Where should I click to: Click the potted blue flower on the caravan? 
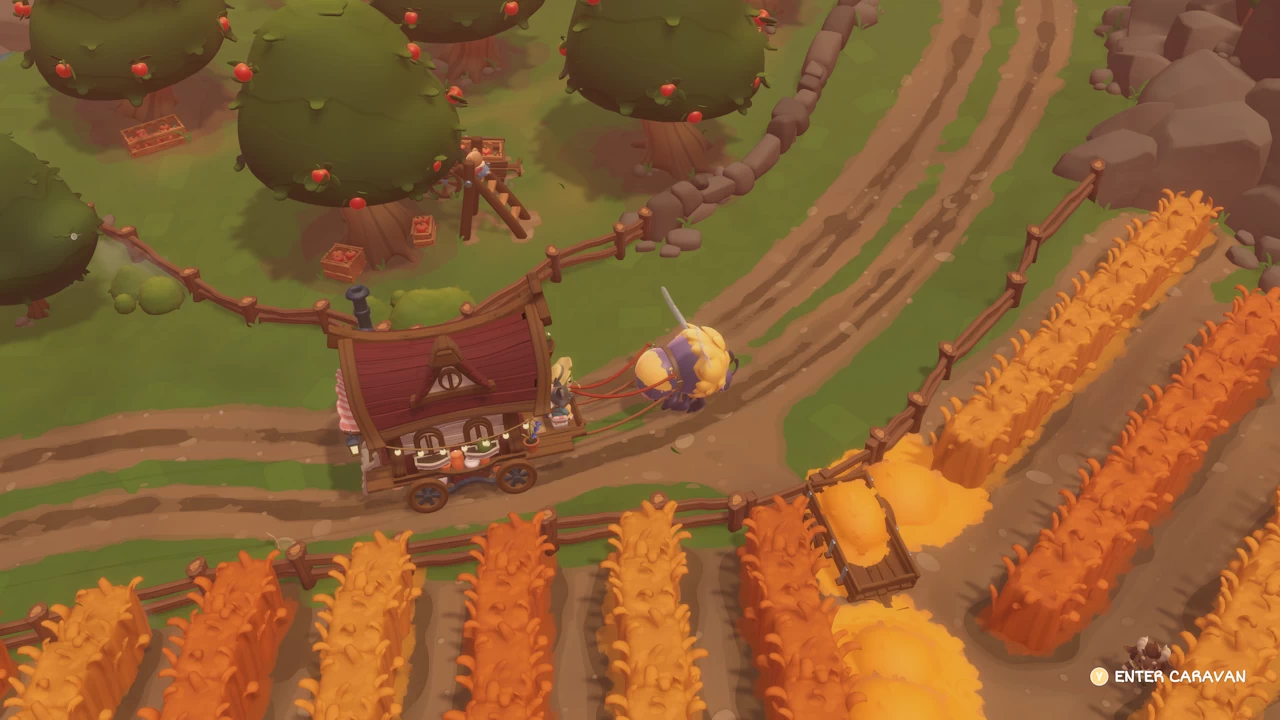pyautogui.click(x=532, y=432)
